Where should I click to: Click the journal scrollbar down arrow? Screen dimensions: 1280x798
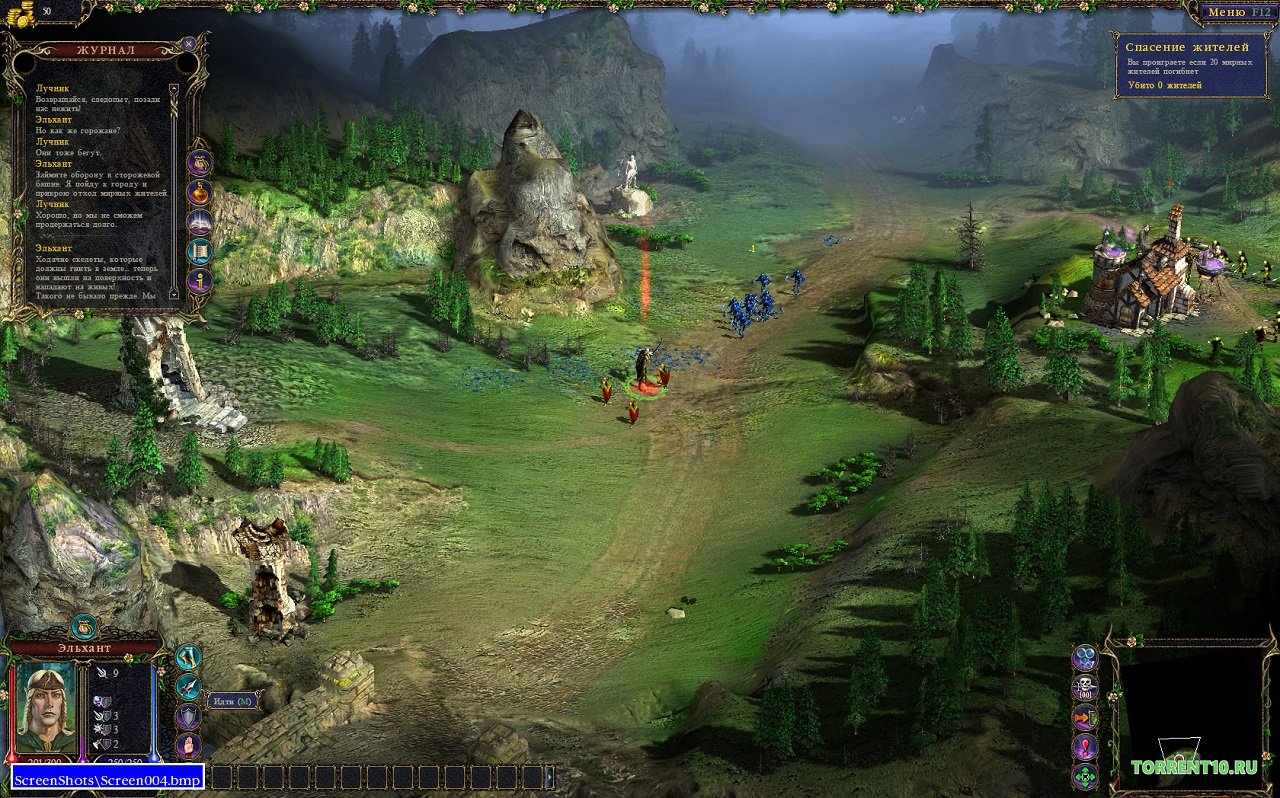(173, 294)
